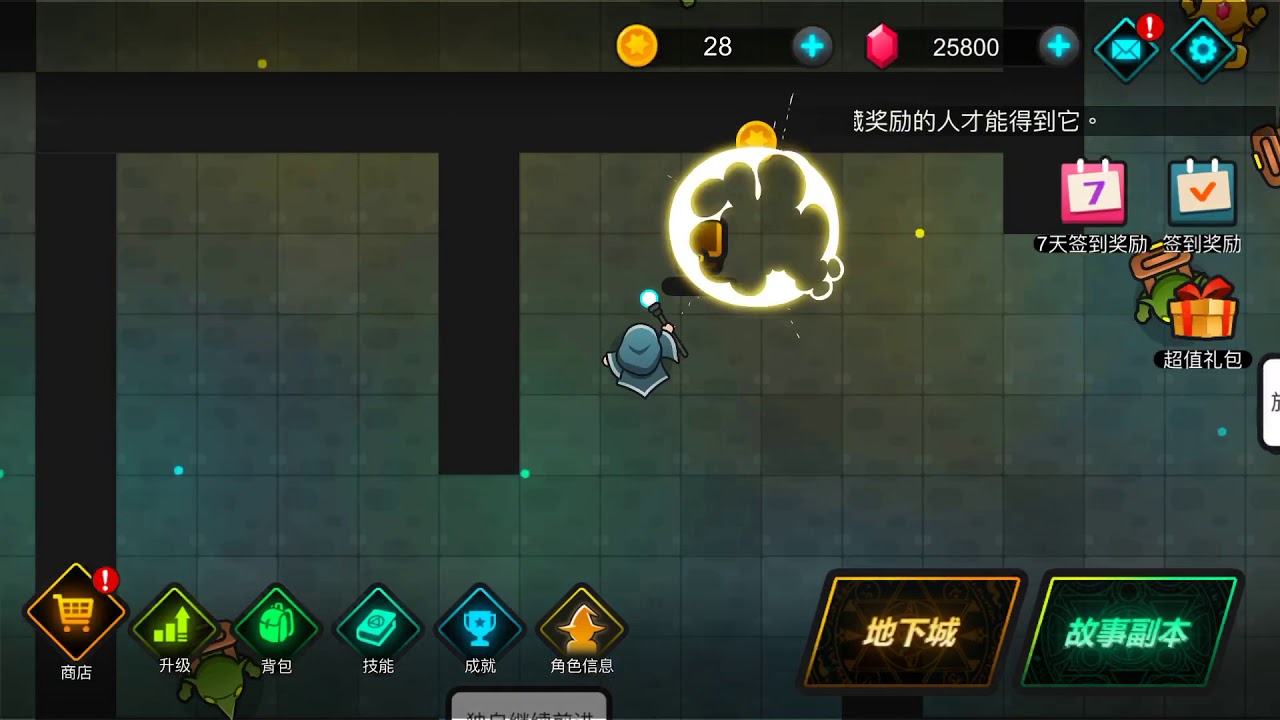Open the mail envelope inbox
Image resolution: width=1280 pixels, height=720 pixels.
pyautogui.click(x=1126, y=48)
